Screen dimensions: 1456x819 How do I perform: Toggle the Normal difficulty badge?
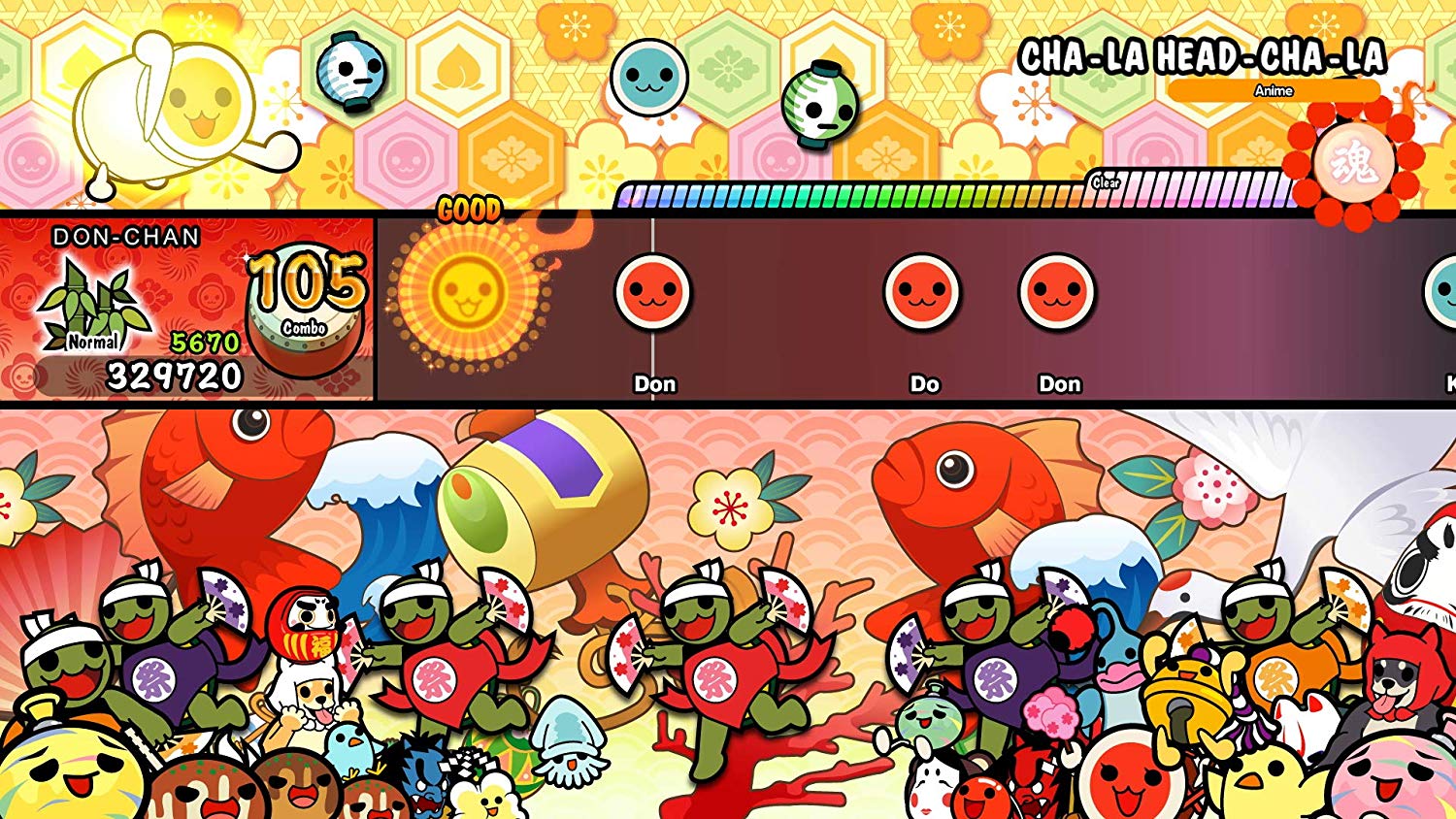[x=92, y=342]
